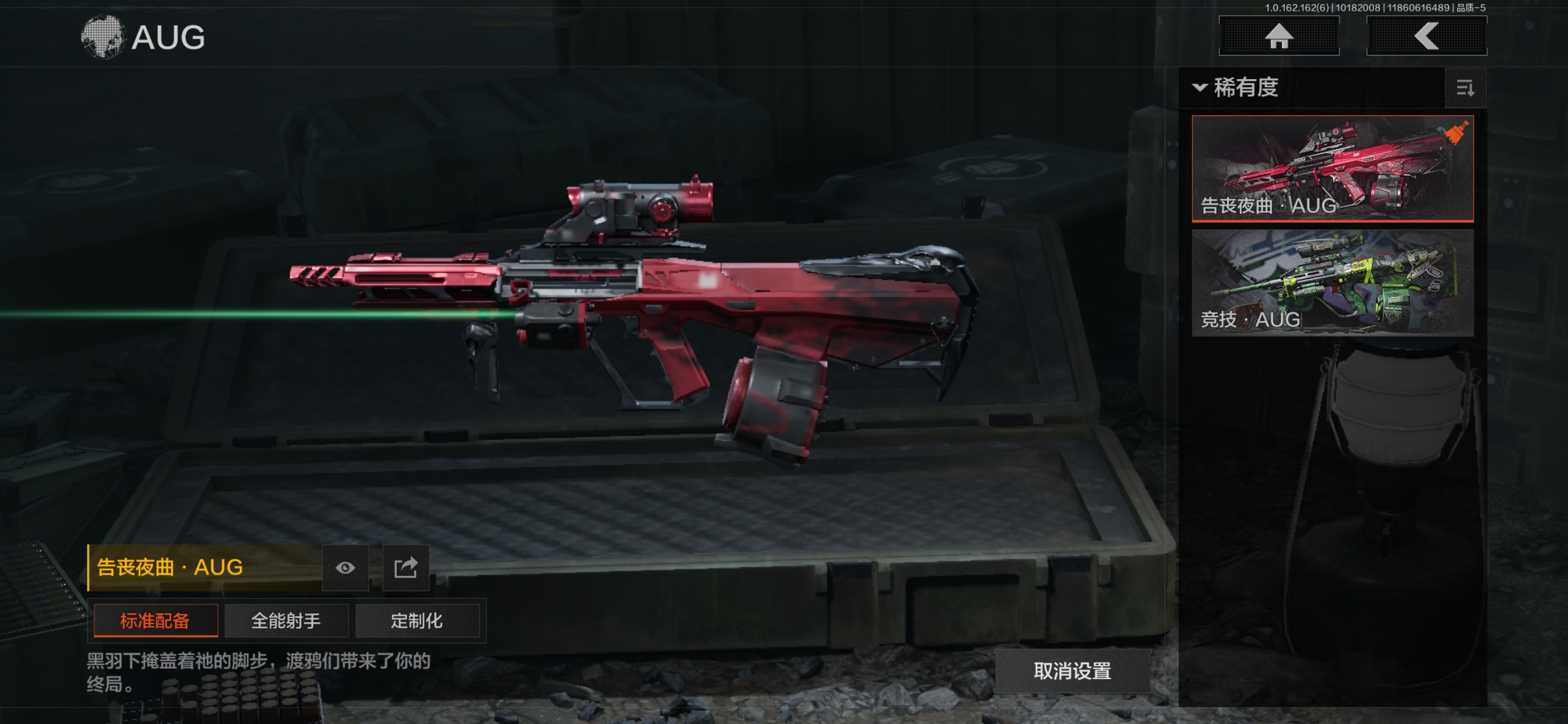The width and height of the screenshot is (1568, 724).
Task: Switch to the 全能射手 tab
Action: coord(286,620)
